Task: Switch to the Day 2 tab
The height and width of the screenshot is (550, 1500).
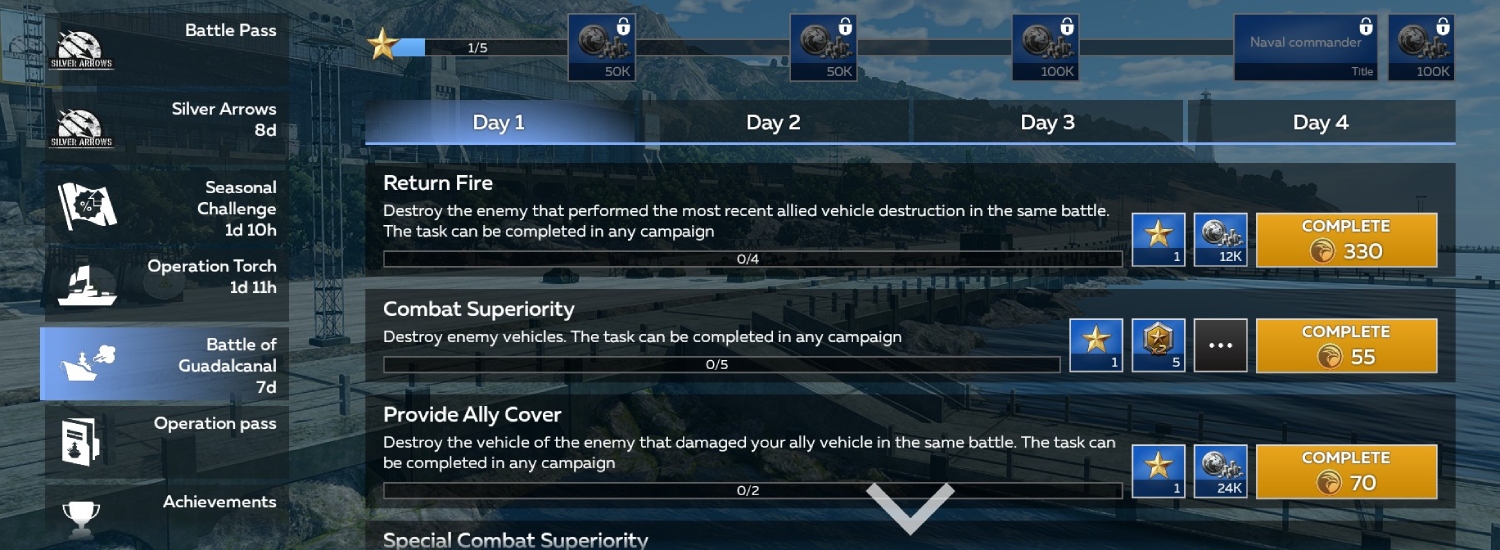Action: (773, 123)
